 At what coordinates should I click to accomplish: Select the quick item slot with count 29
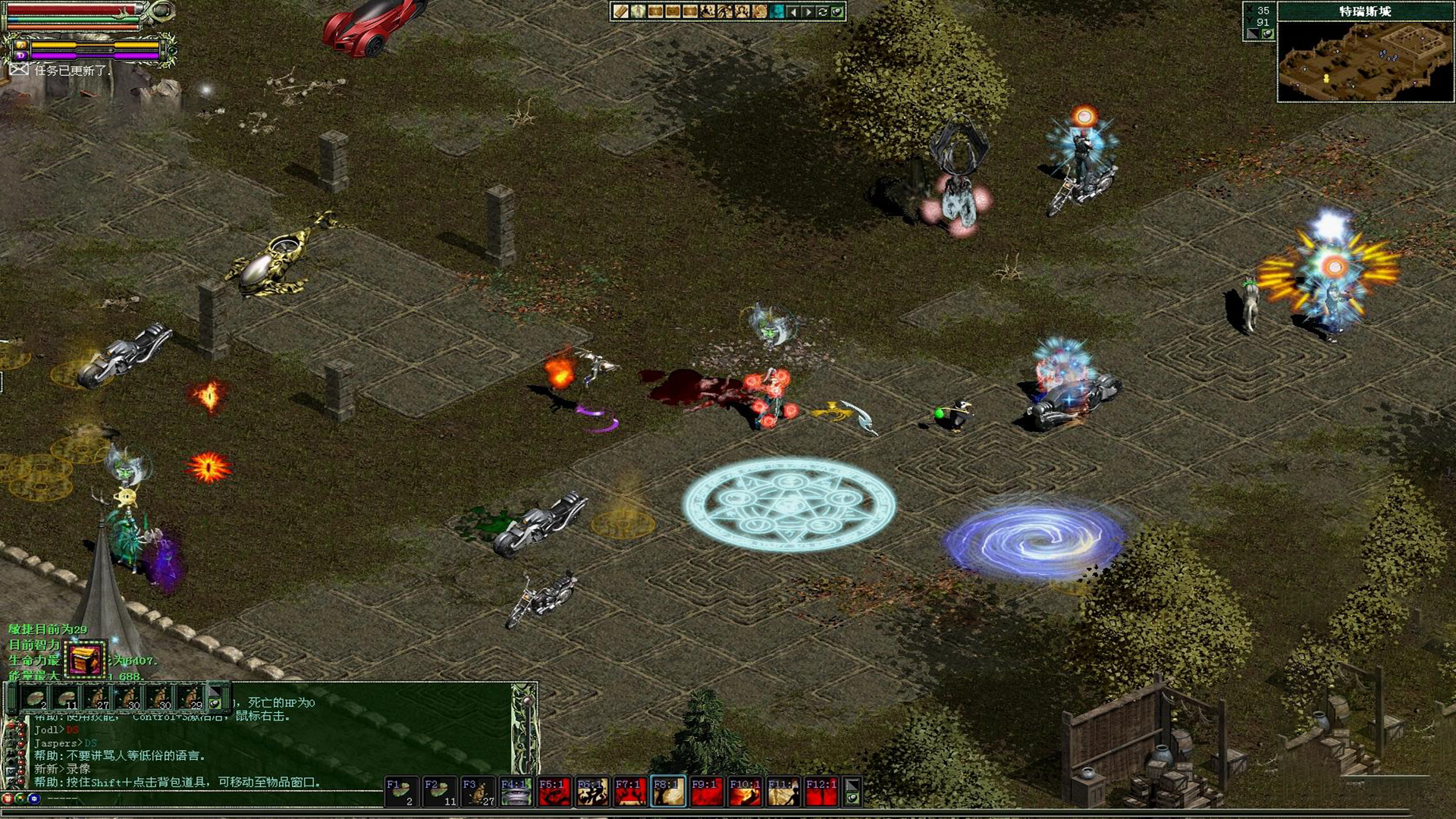coord(191,698)
